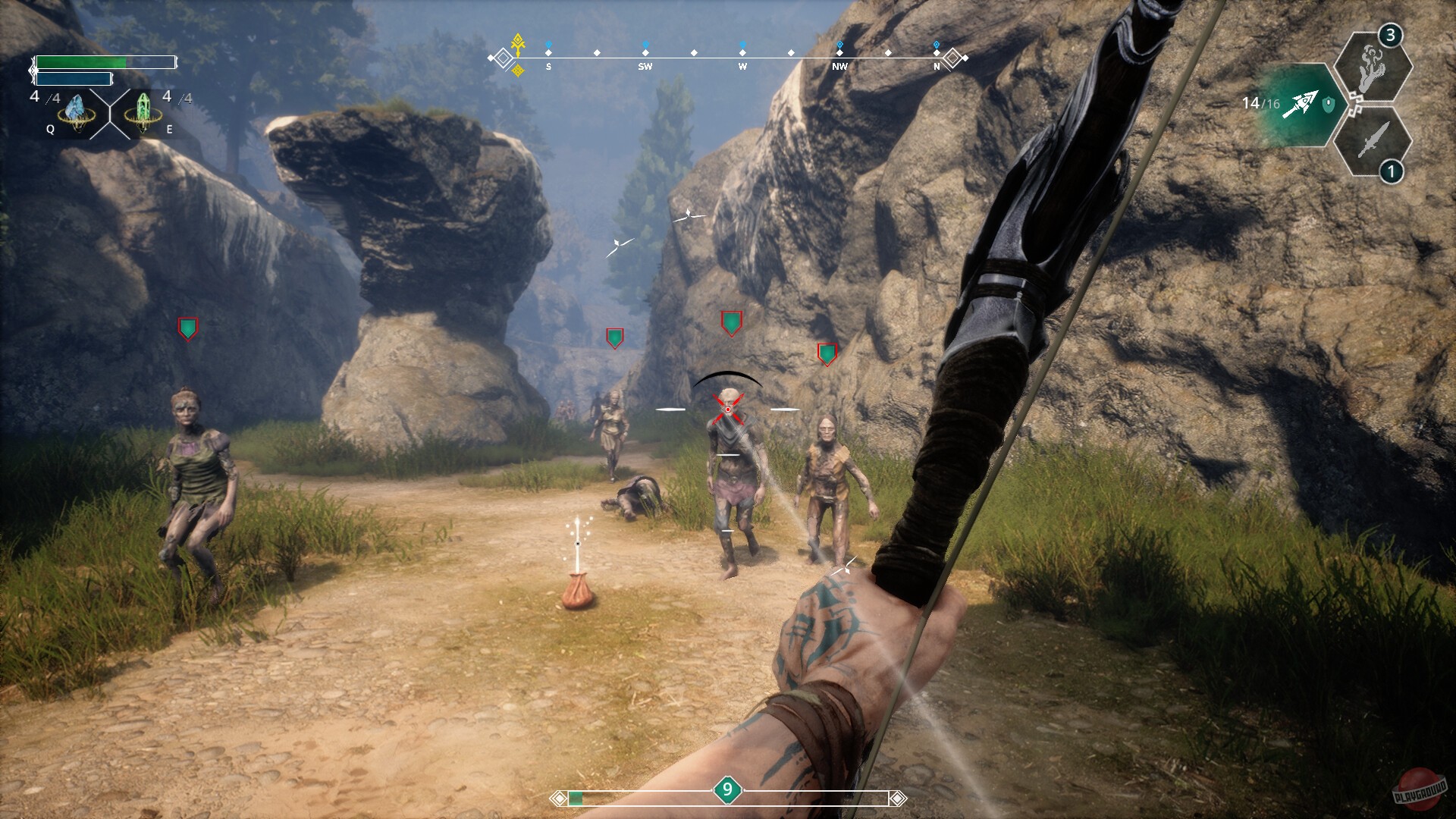Click the N label on the compass

[936, 67]
